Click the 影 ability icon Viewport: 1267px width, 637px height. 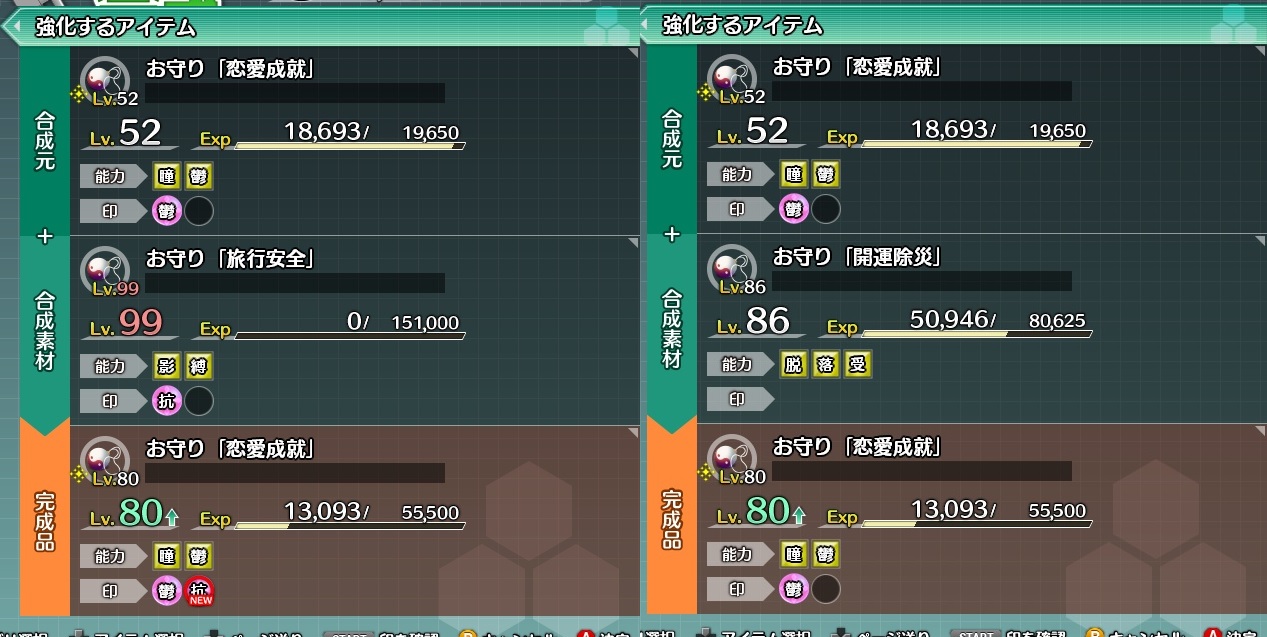tap(167, 366)
